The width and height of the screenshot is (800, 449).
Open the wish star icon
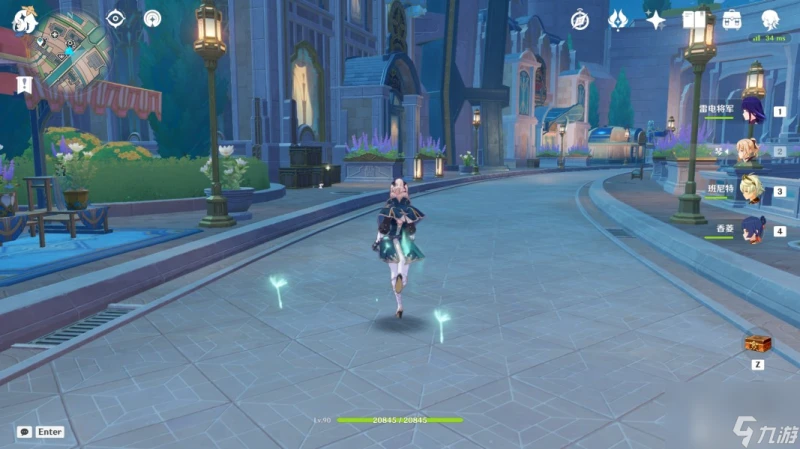tap(656, 19)
